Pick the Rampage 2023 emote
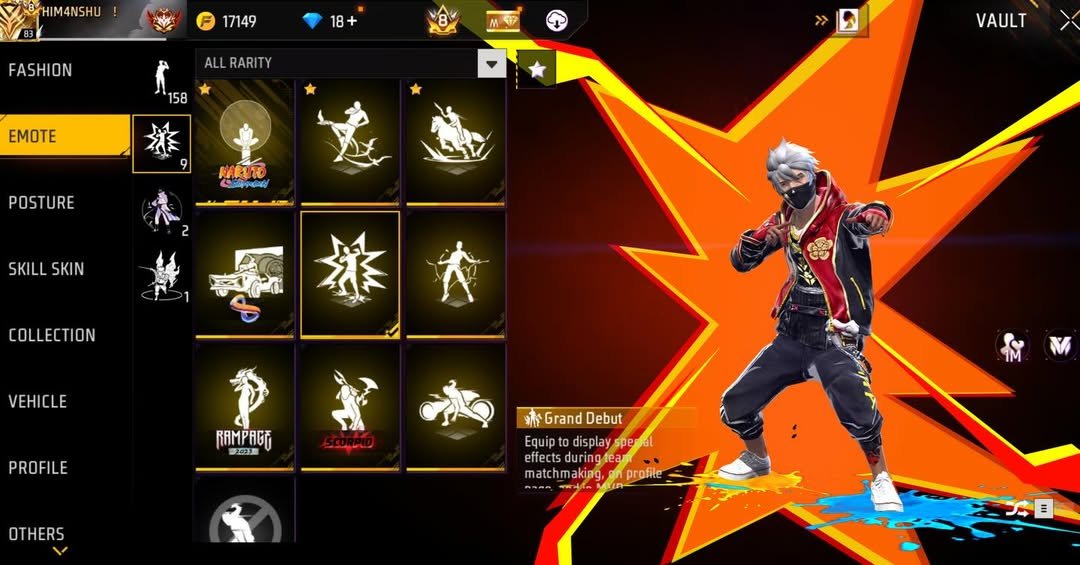The height and width of the screenshot is (565, 1080). [x=244, y=406]
